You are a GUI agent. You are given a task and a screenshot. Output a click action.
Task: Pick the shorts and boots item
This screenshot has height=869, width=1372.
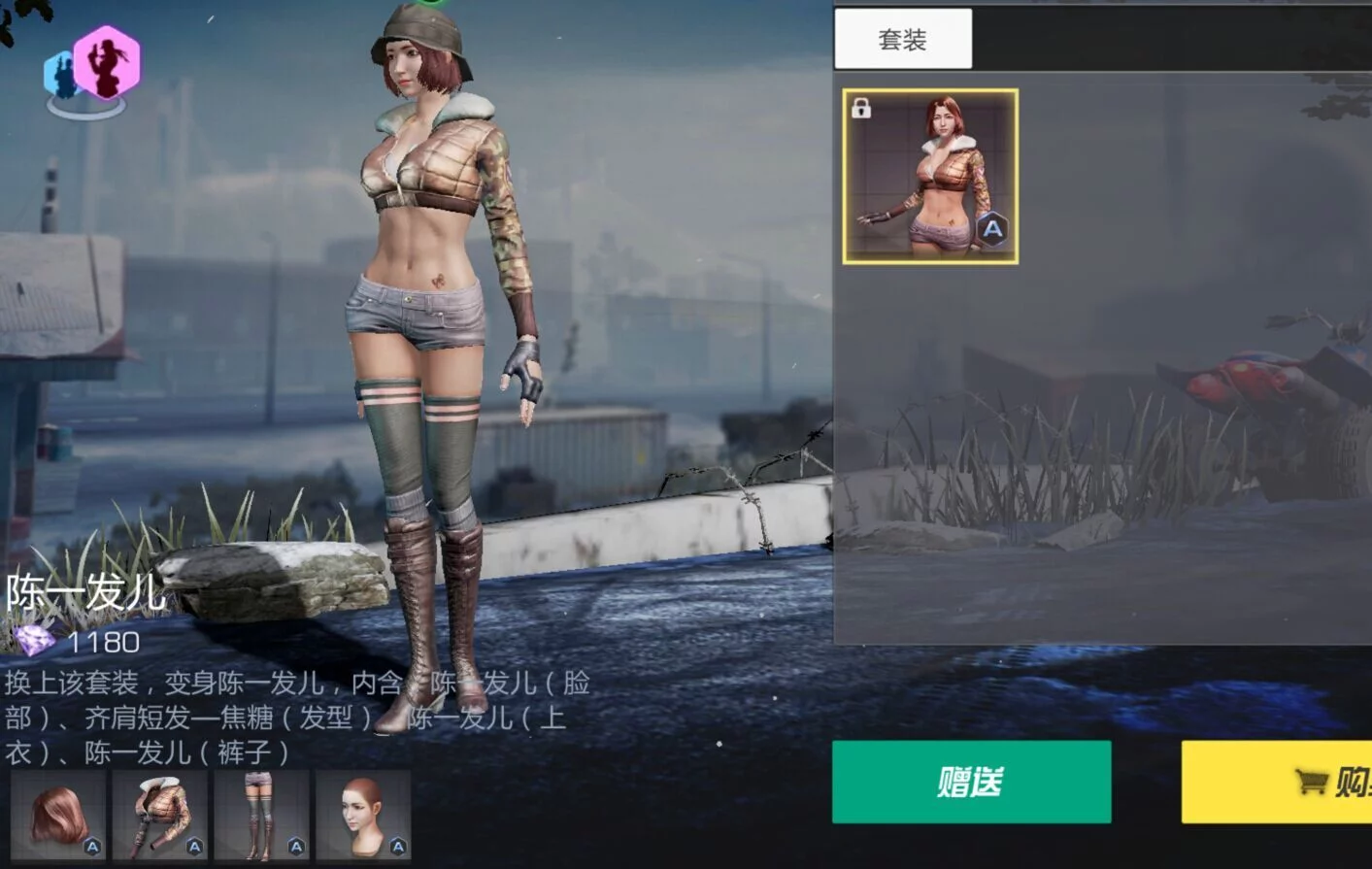[x=261, y=816]
